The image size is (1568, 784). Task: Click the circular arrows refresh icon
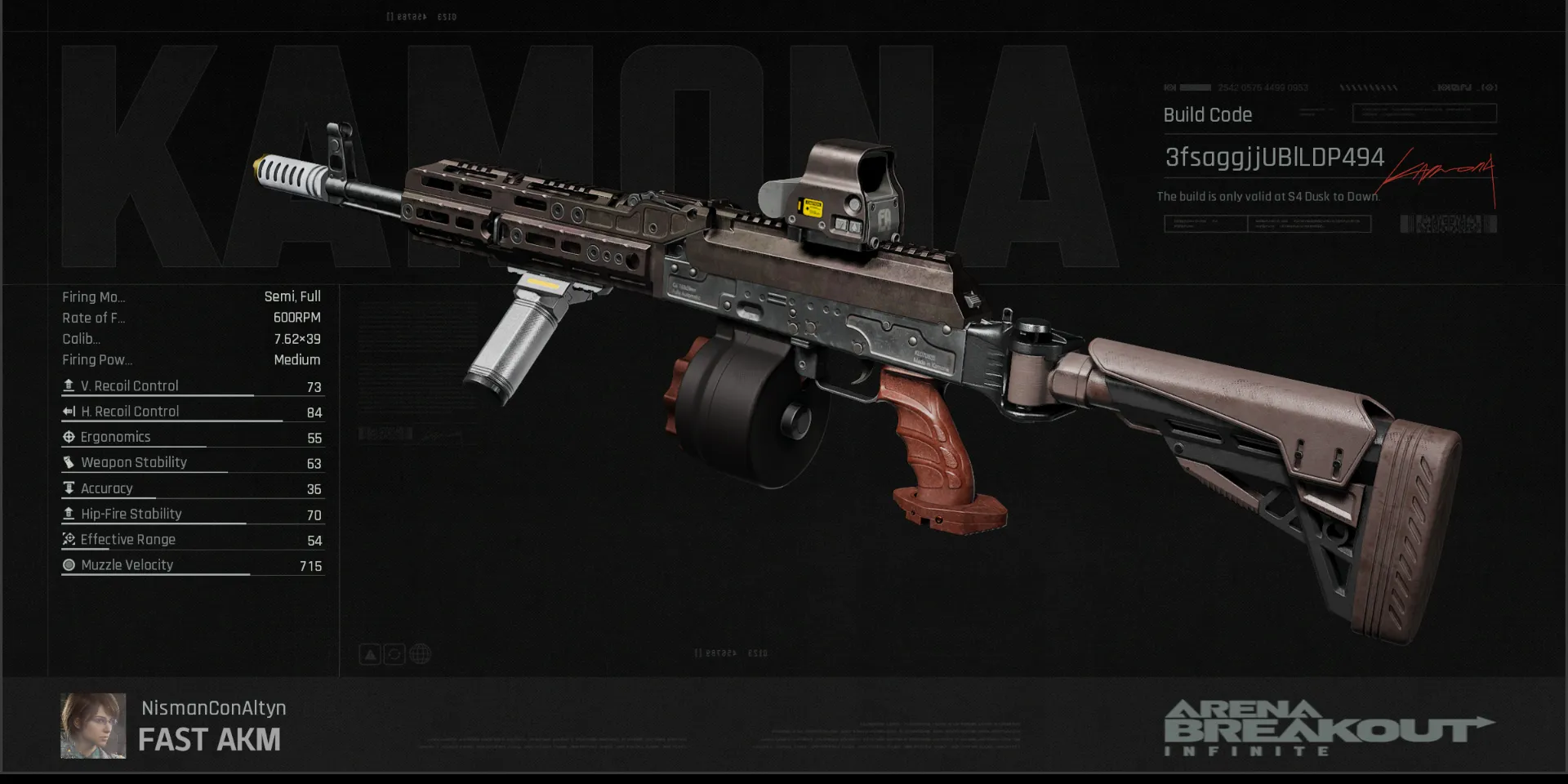tap(394, 654)
